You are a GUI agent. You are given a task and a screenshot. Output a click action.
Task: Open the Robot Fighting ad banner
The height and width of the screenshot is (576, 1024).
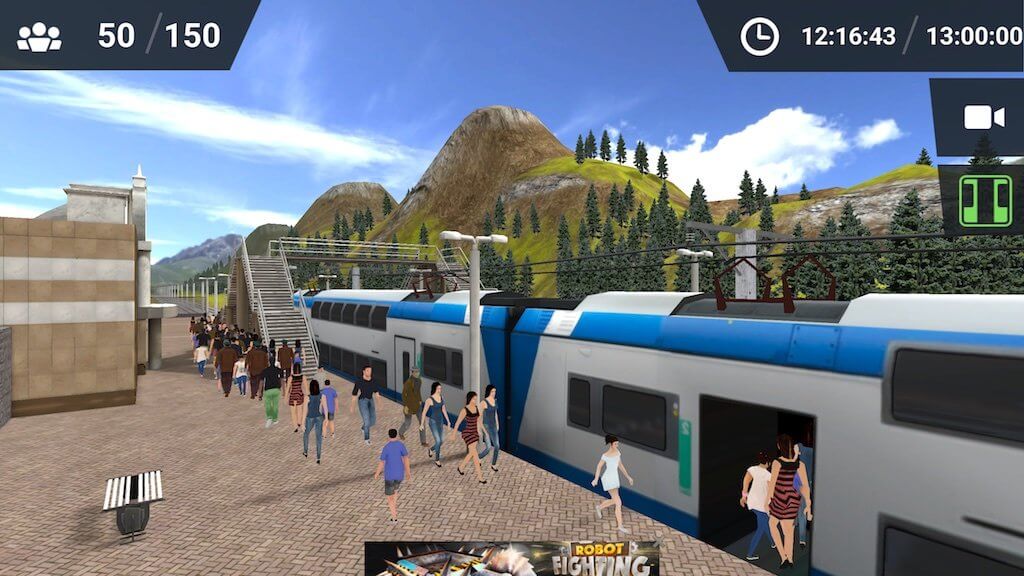(512, 558)
